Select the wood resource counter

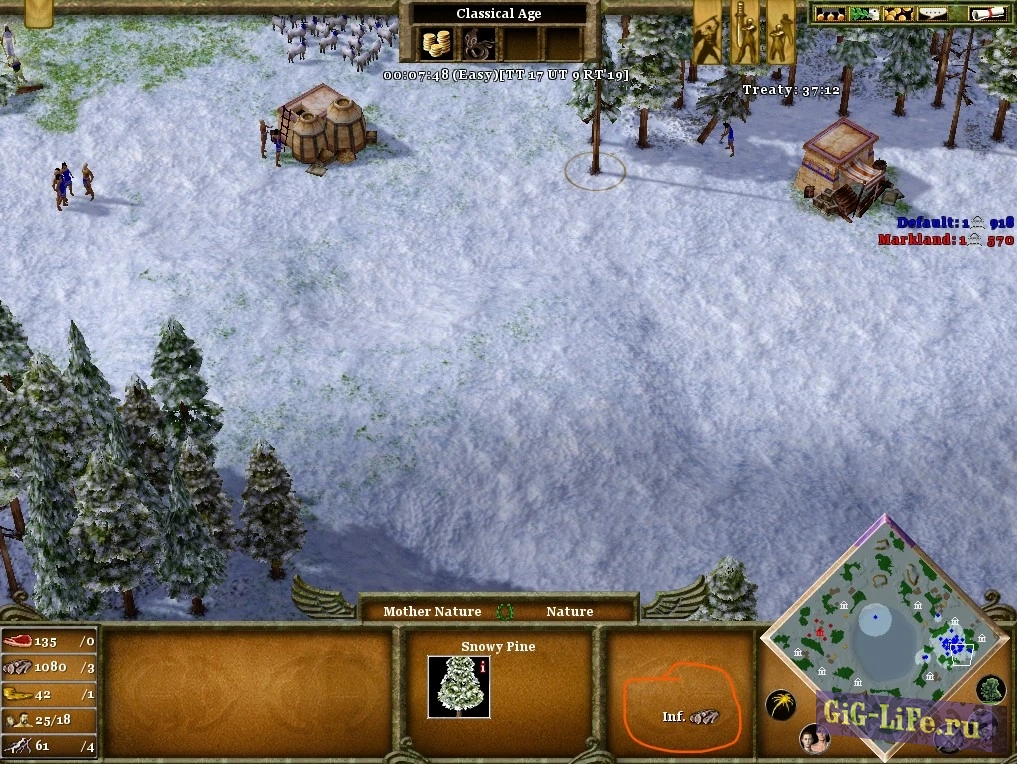coord(49,667)
